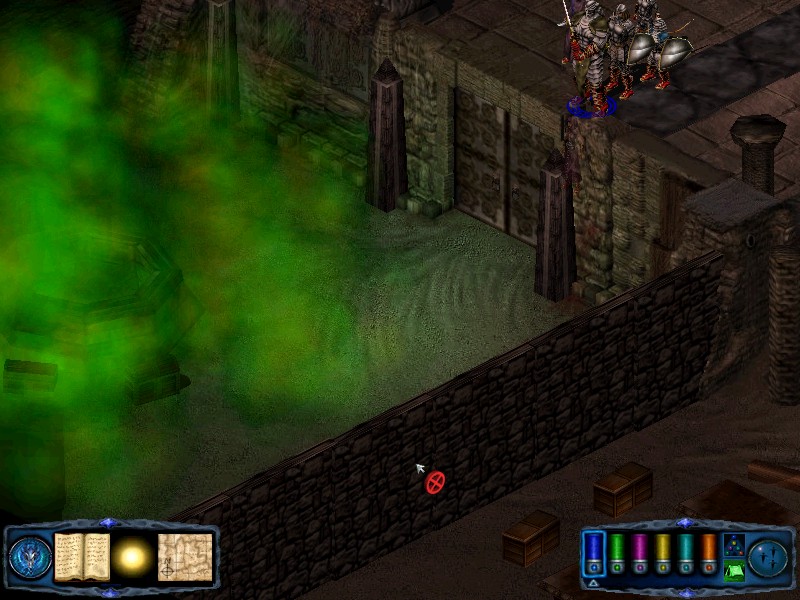Show the parchment area map

click(x=185, y=557)
